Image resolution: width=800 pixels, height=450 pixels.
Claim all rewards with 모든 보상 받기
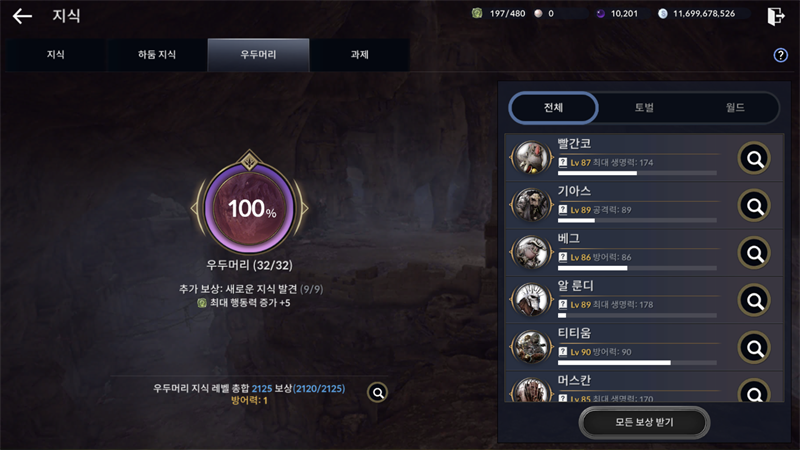[644, 423]
